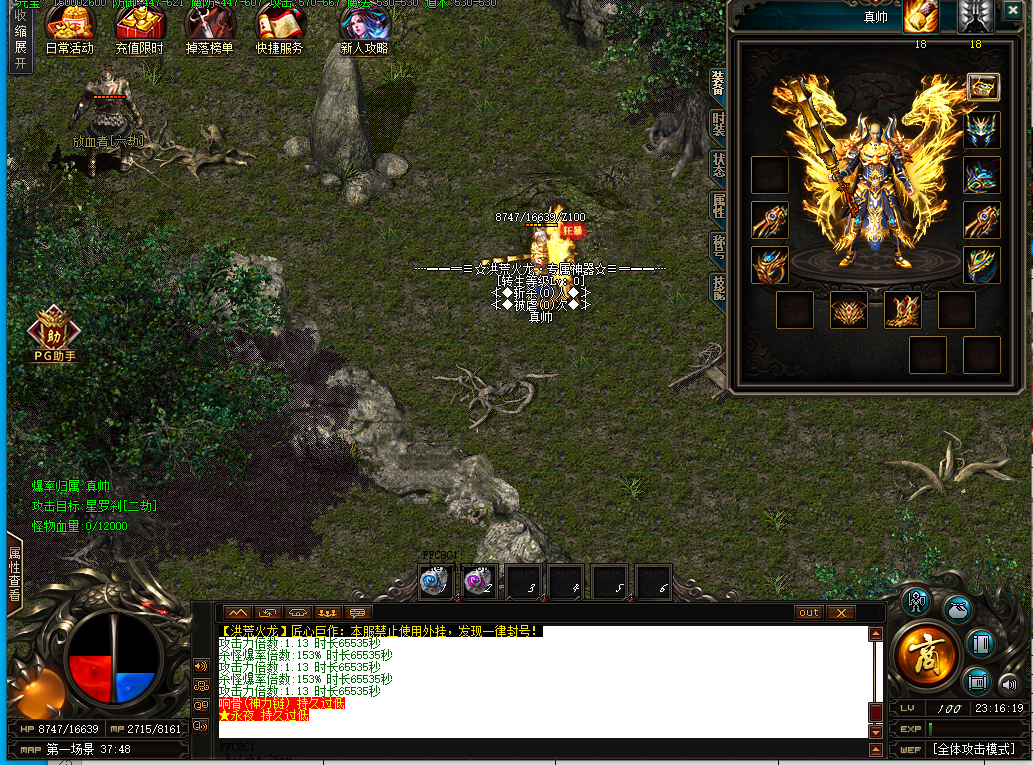
Task: Switch to the 属性 attributes tab
Action: [x=718, y=206]
